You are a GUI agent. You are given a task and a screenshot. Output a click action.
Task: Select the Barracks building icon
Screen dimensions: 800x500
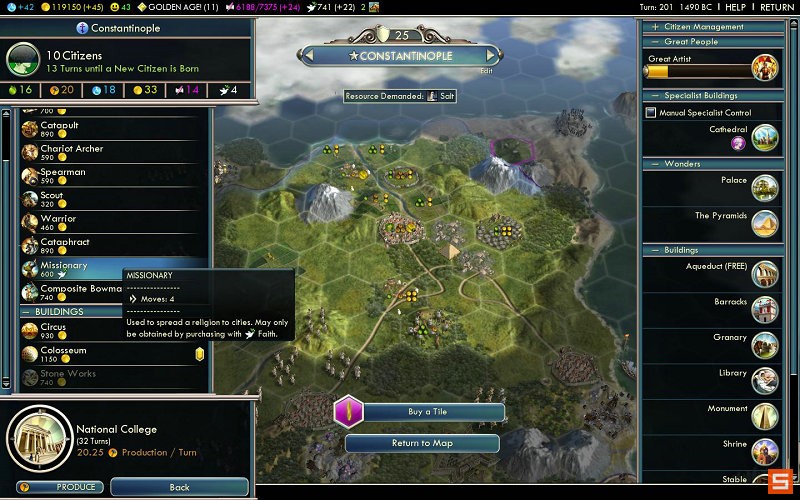[x=764, y=309]
